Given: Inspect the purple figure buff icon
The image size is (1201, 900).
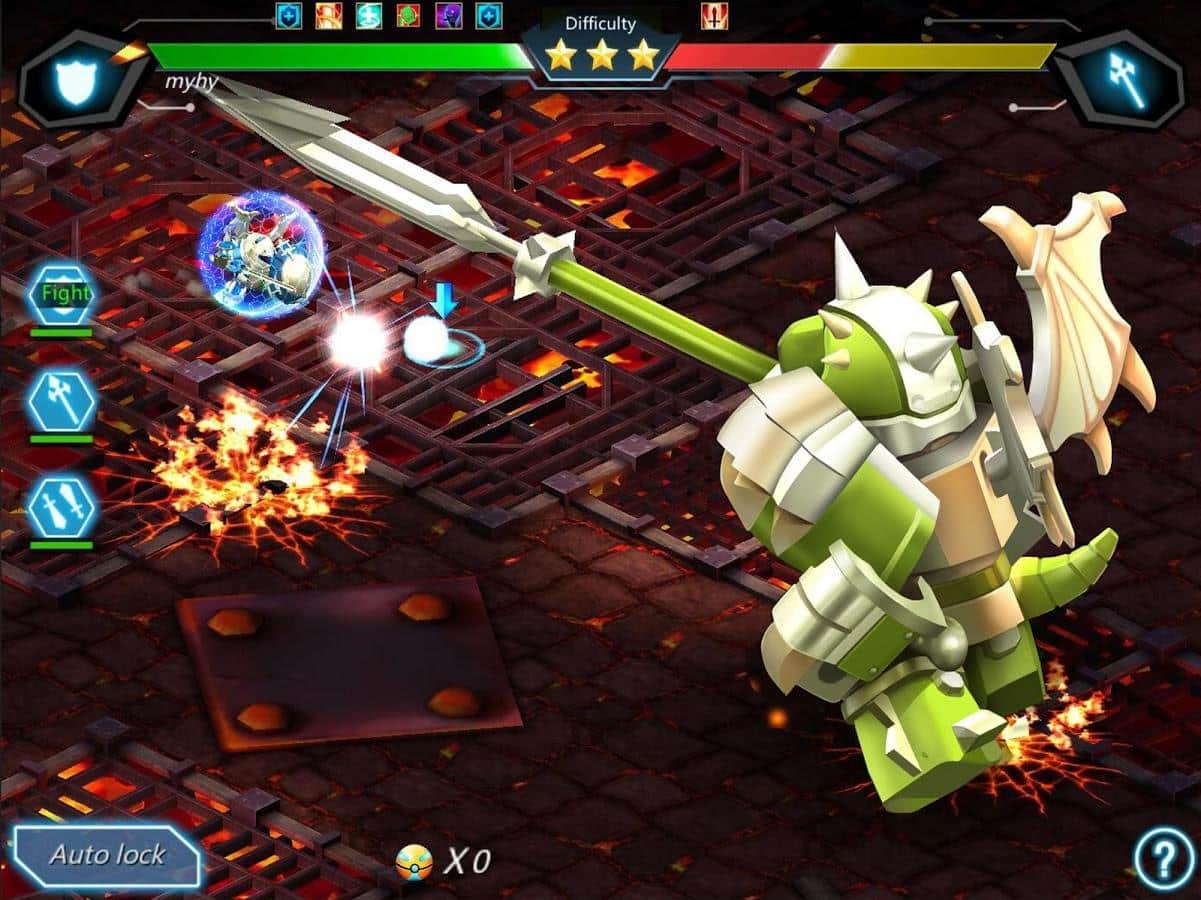Looking at the screenshot, I should tap(449, 16).
